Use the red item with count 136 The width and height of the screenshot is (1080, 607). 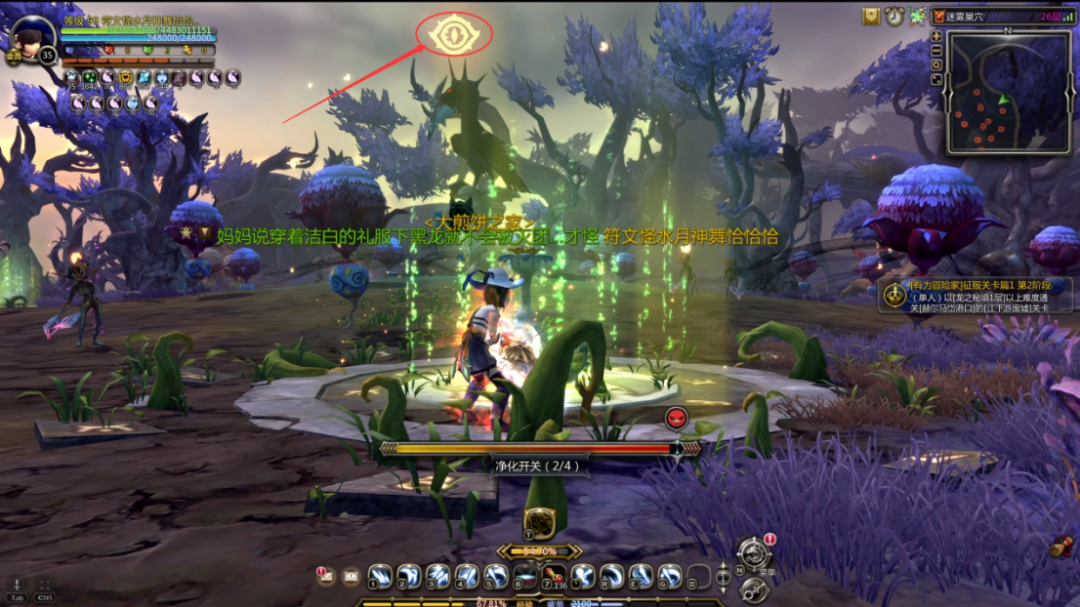tap(553, 576)
